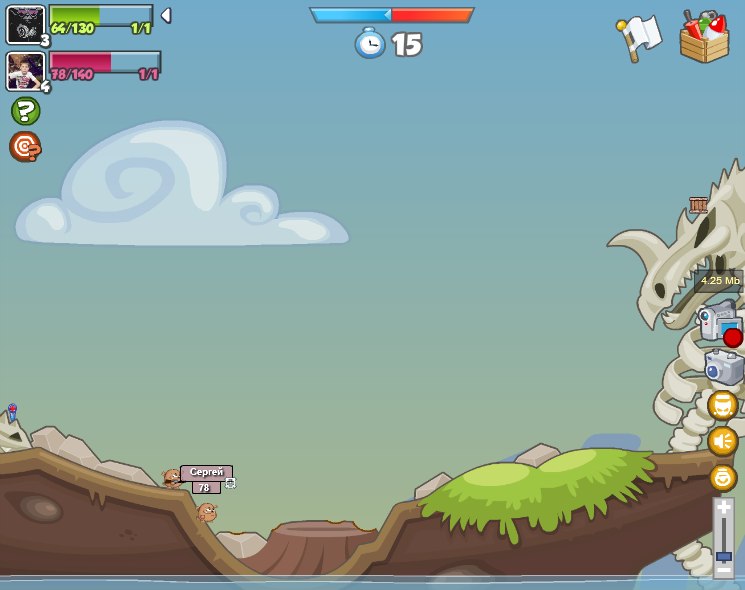Zoom out with the minus button
This screenshot has height=590, width=745.
723,571
